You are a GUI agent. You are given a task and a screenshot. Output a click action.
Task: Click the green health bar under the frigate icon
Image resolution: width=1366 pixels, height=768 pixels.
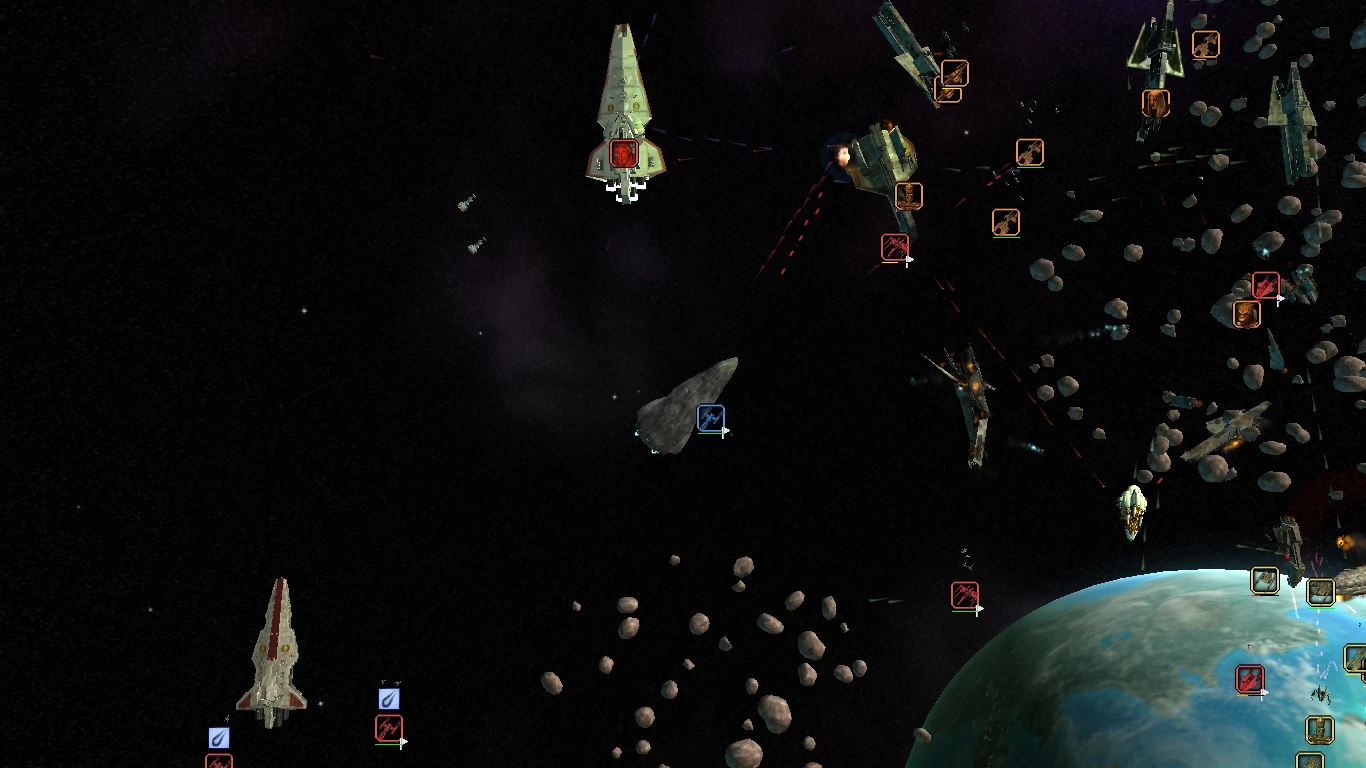[x=1320, y=608]
